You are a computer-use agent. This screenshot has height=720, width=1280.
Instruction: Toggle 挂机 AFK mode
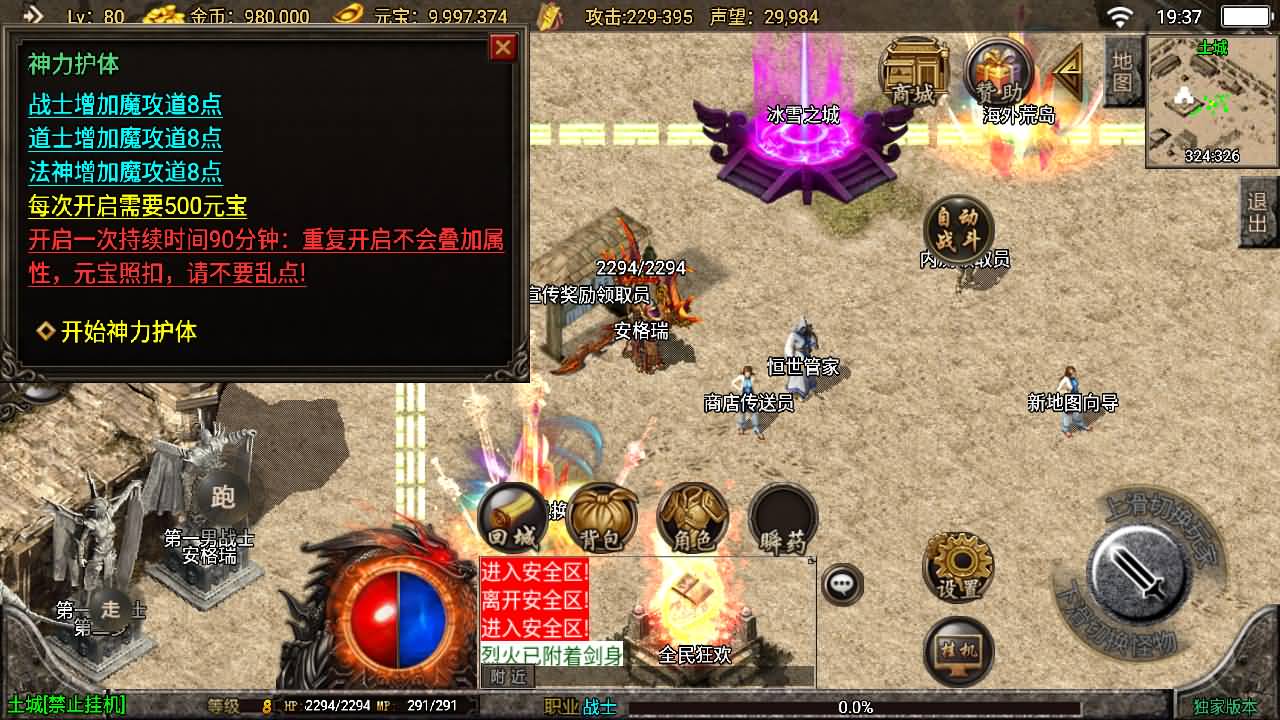pyautogui.click(x=957, y=650)
